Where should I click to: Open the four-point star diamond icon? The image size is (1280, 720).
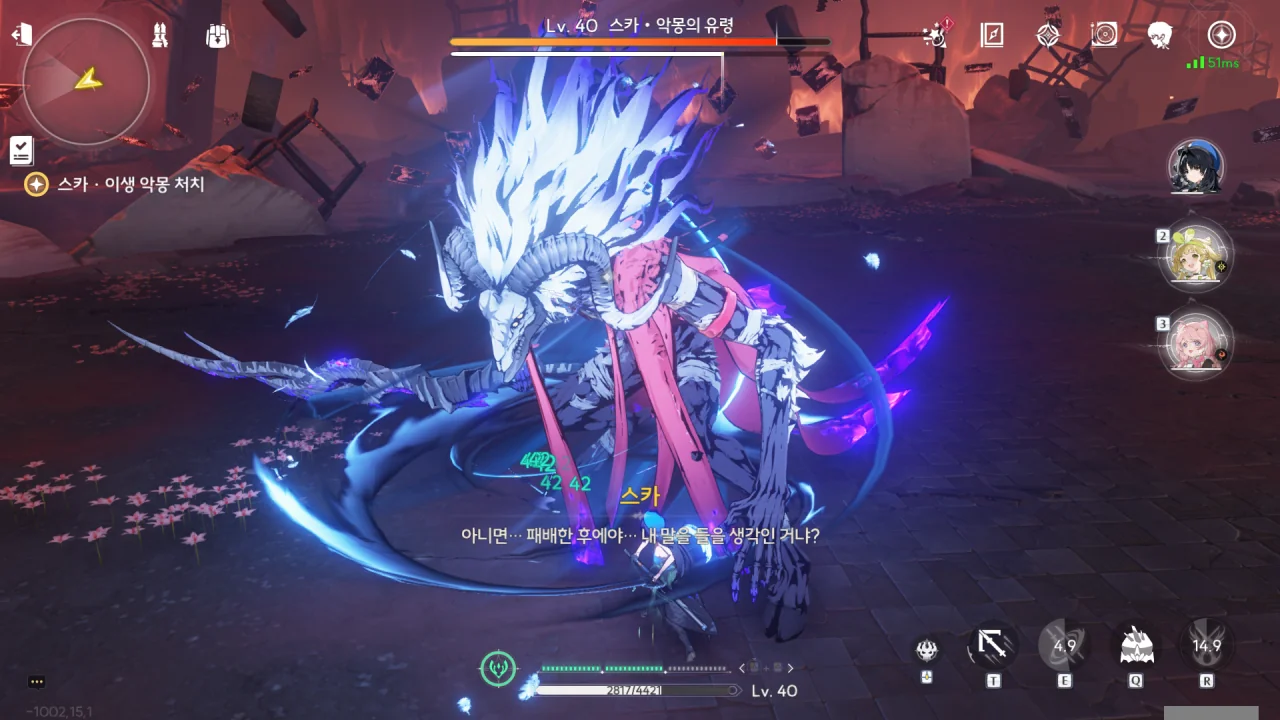click(x=1048, y=35)
